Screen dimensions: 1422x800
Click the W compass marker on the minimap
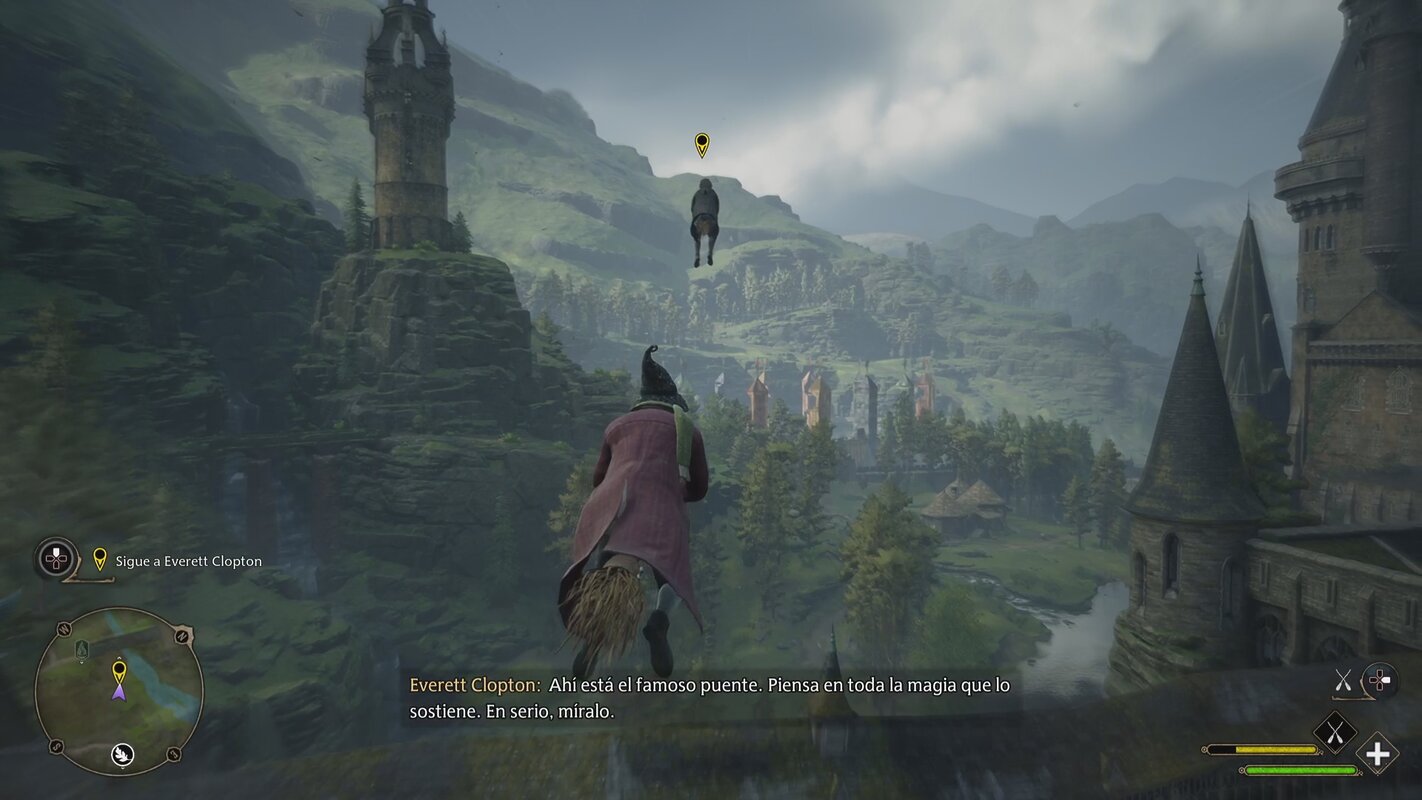(63, 629)
